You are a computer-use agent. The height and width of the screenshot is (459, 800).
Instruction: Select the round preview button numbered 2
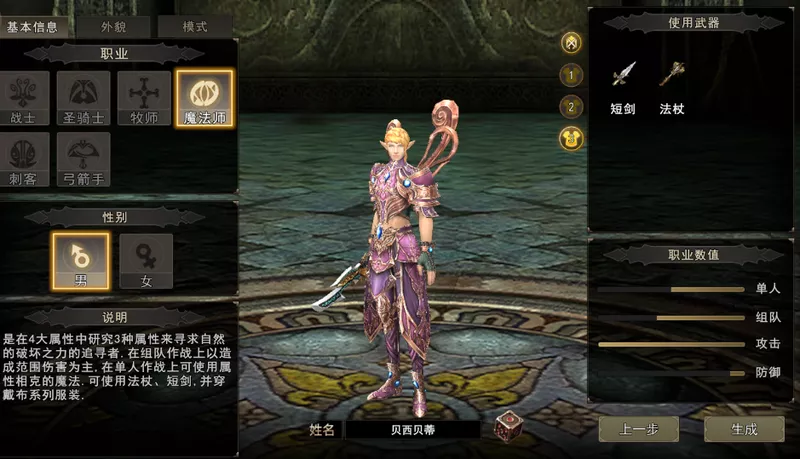(x=572, y=106)
